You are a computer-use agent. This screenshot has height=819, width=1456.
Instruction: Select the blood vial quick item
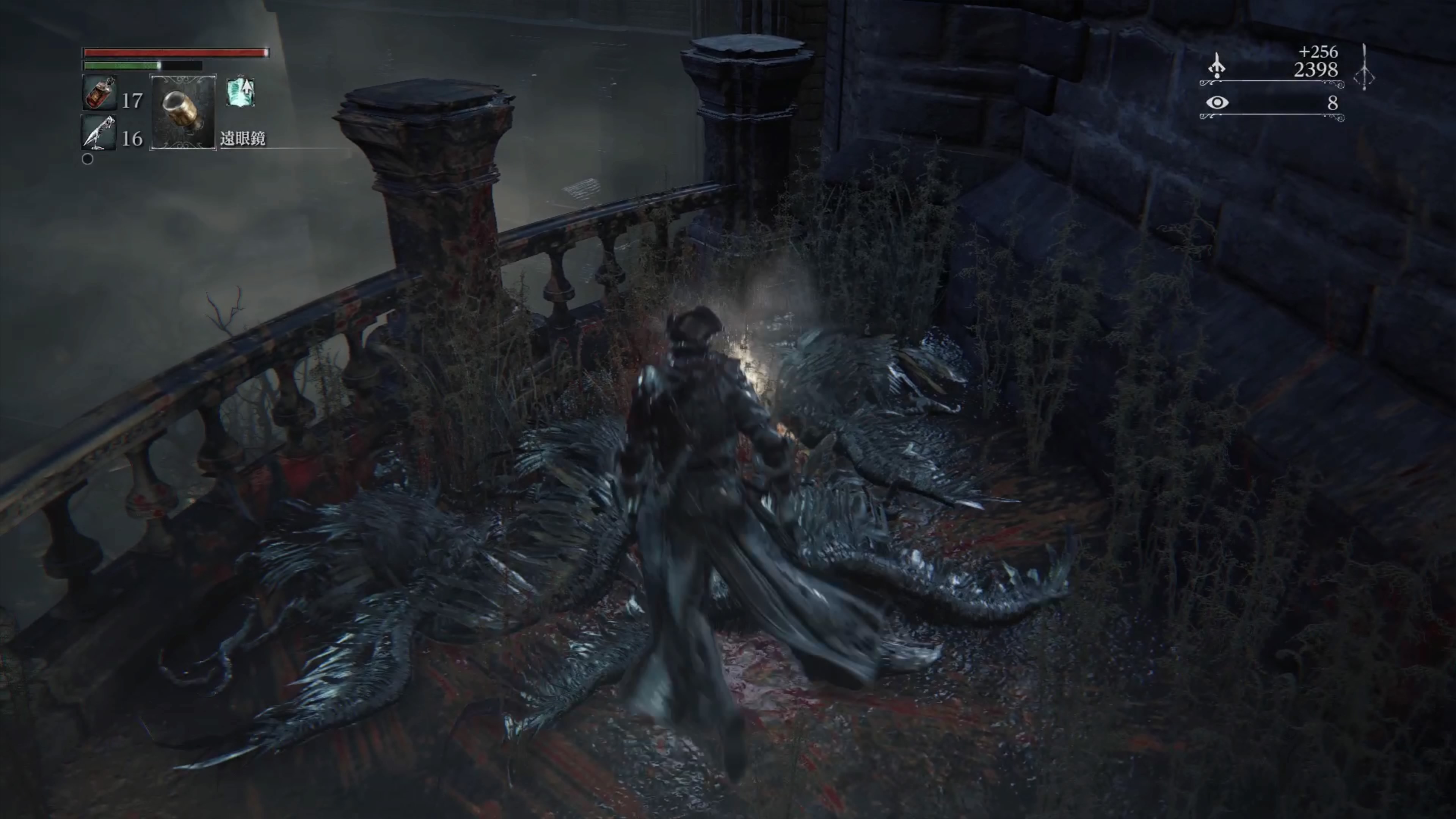(x=99, y=94)
